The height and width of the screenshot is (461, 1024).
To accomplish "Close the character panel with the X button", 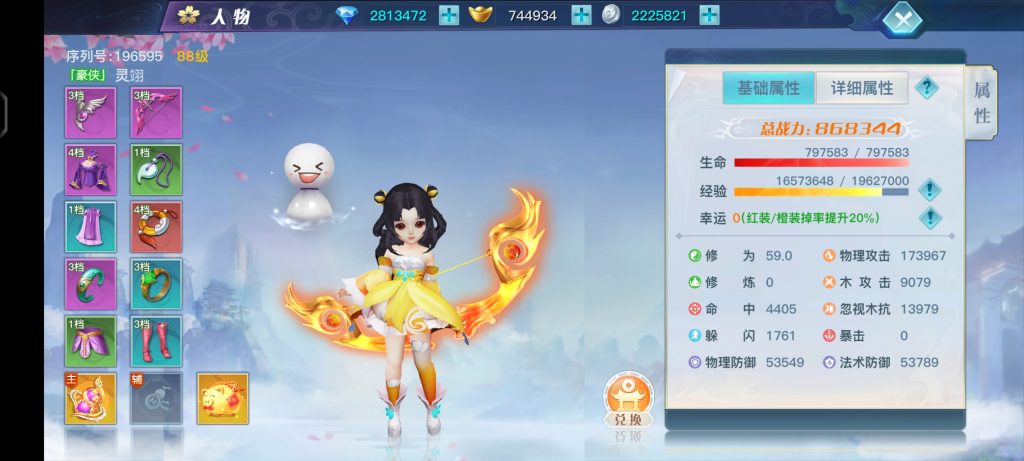I will tap(903, 18).
